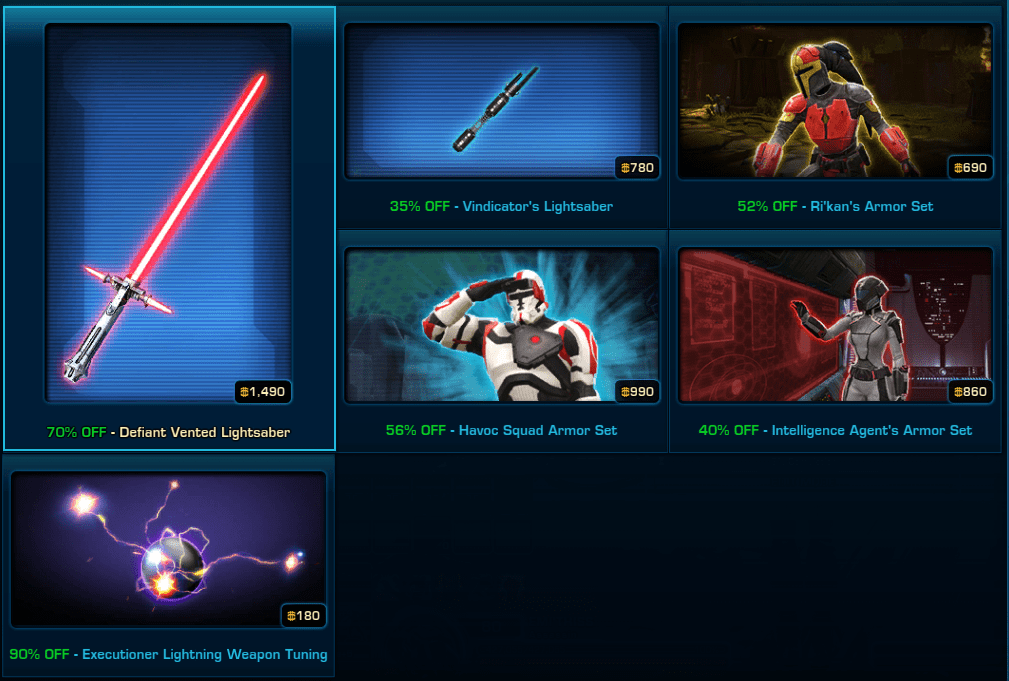Open the Vindicator's Lightsaber item image

pos(500,100)
